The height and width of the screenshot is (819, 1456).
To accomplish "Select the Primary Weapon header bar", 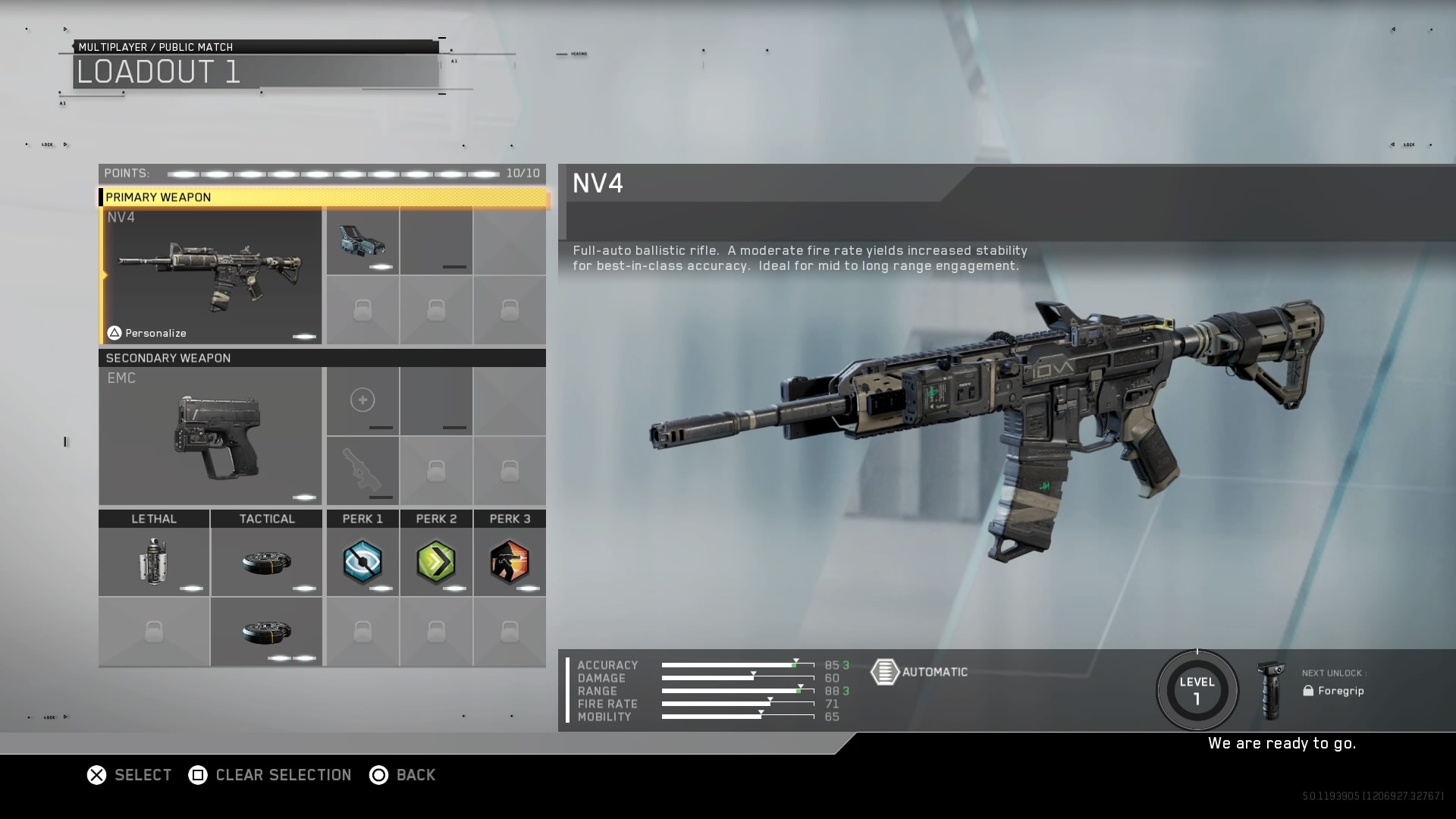I will pos(323,197).
